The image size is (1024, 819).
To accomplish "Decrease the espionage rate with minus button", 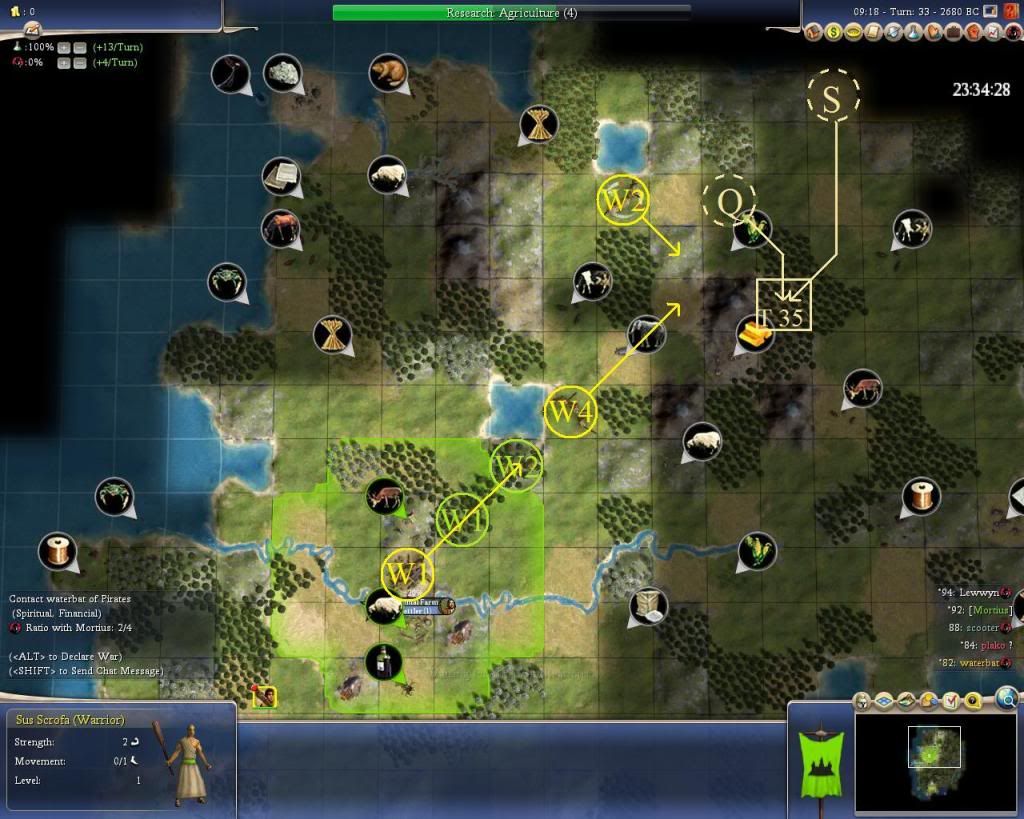I will (x=79, y=63).
